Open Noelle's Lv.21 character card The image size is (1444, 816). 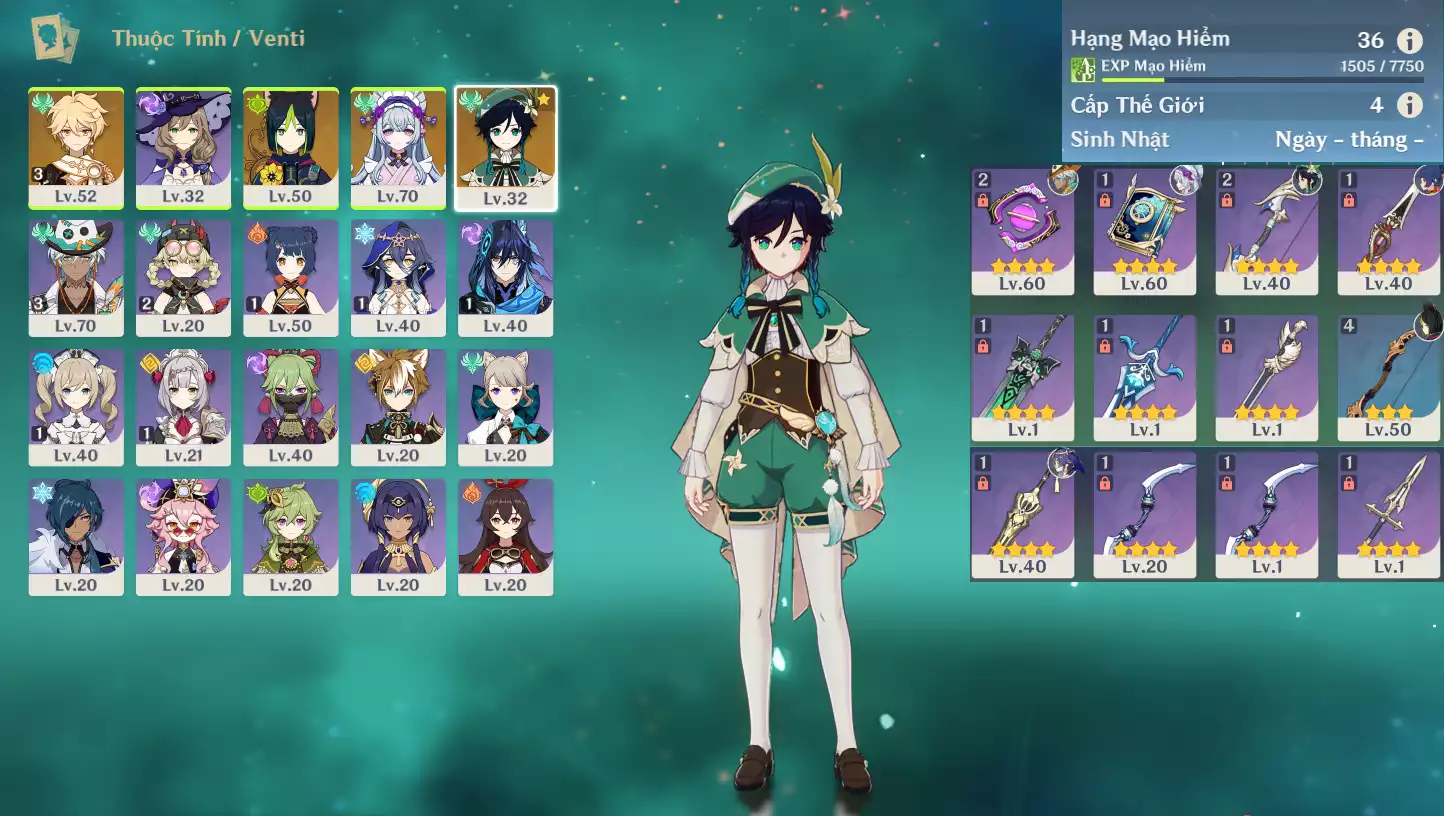[x=183, y=407]
